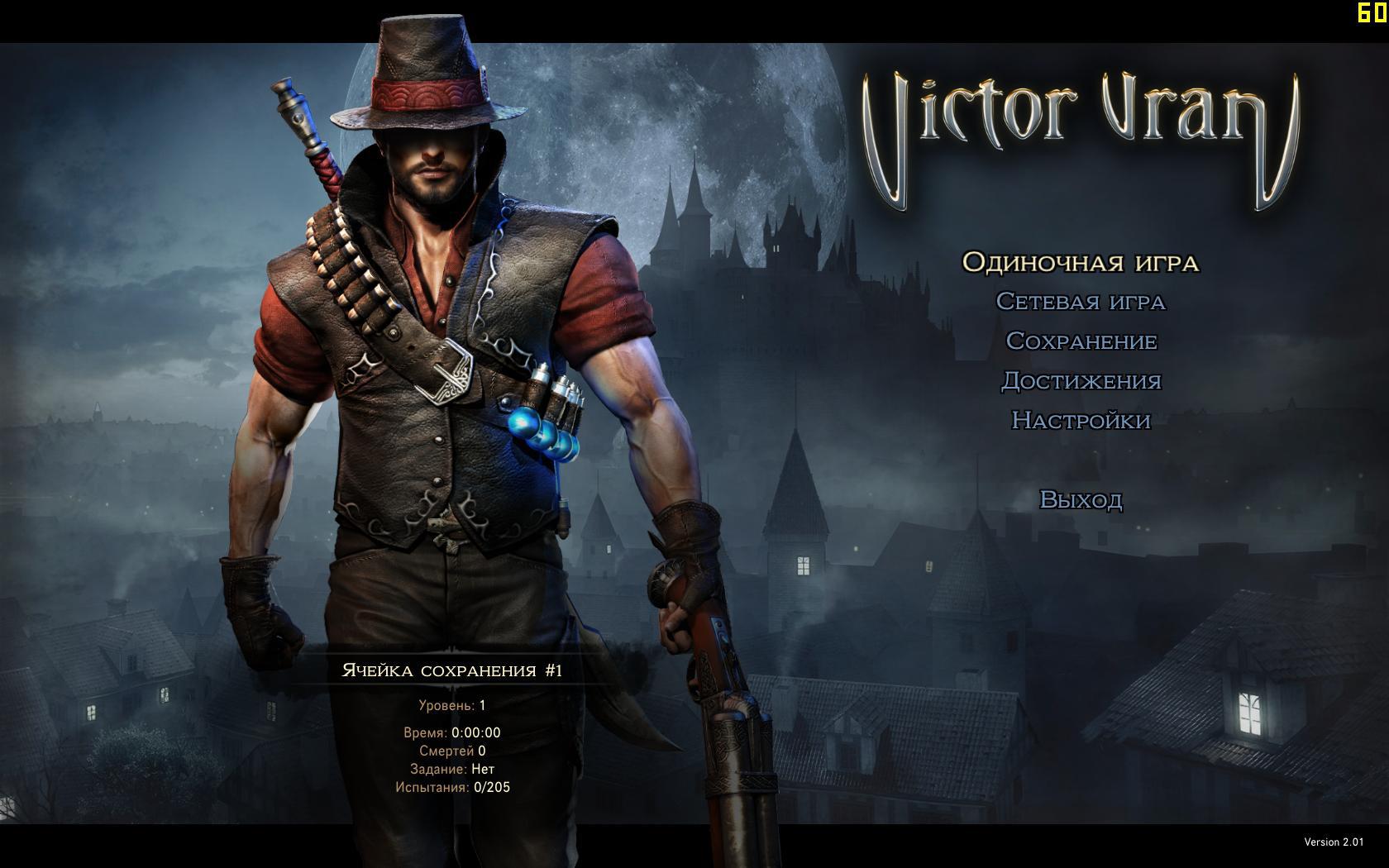
Task: Click Выход to exit the game
Action: pyautogui.click(x=1081, y=500)
